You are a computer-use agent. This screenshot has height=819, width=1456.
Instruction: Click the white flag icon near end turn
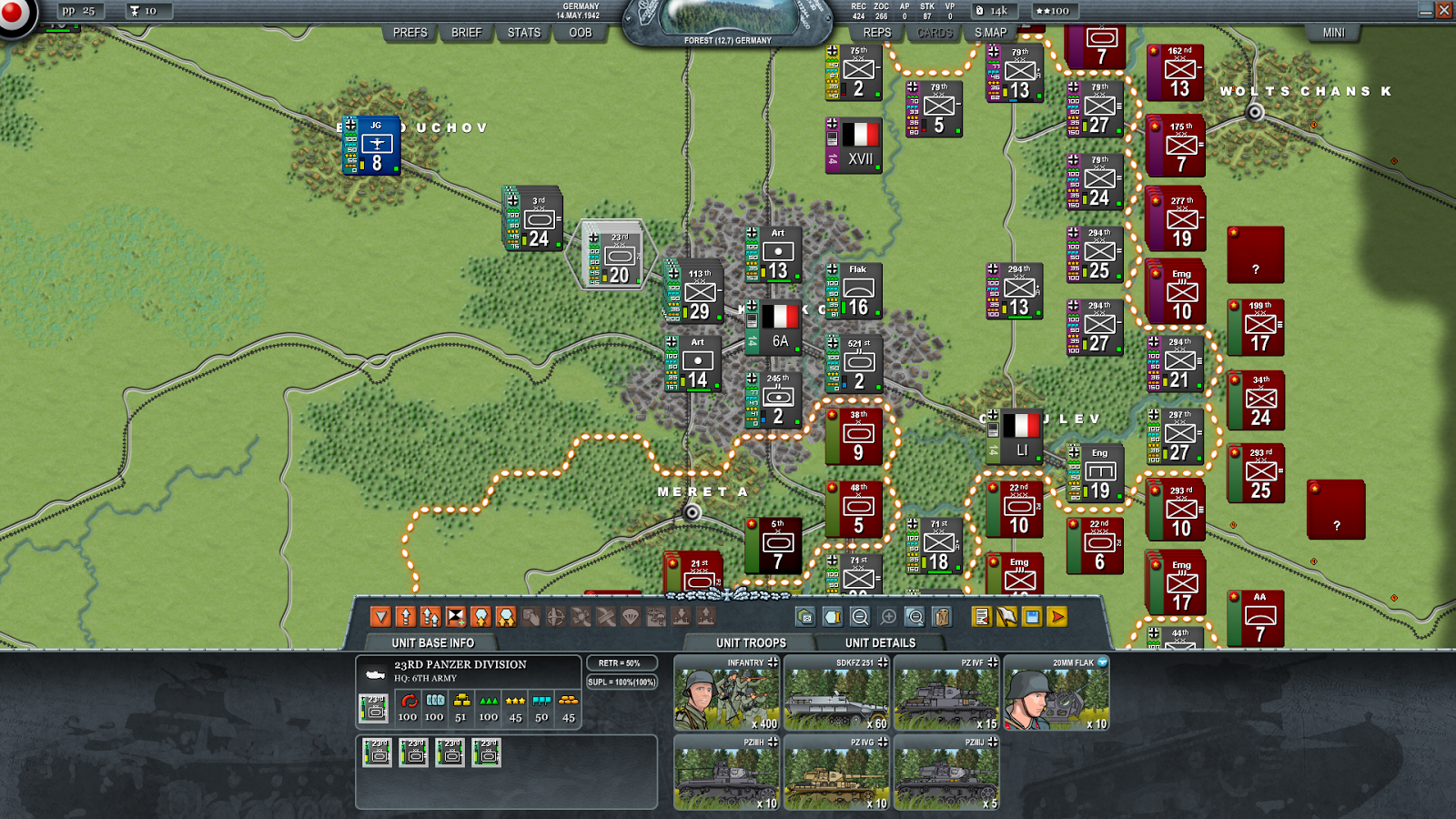(1006, 617)
